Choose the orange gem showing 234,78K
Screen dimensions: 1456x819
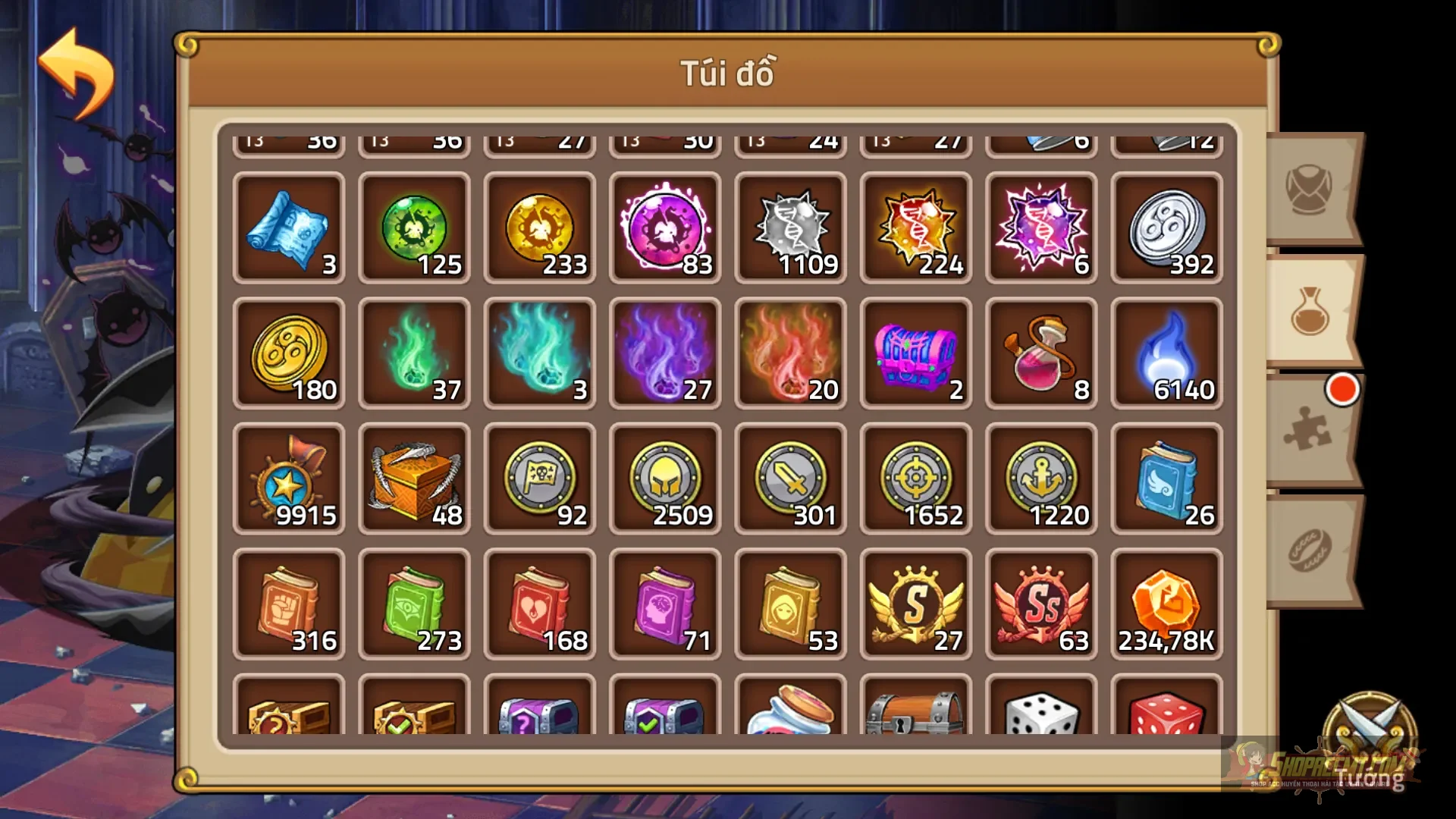pos(1166,603)
